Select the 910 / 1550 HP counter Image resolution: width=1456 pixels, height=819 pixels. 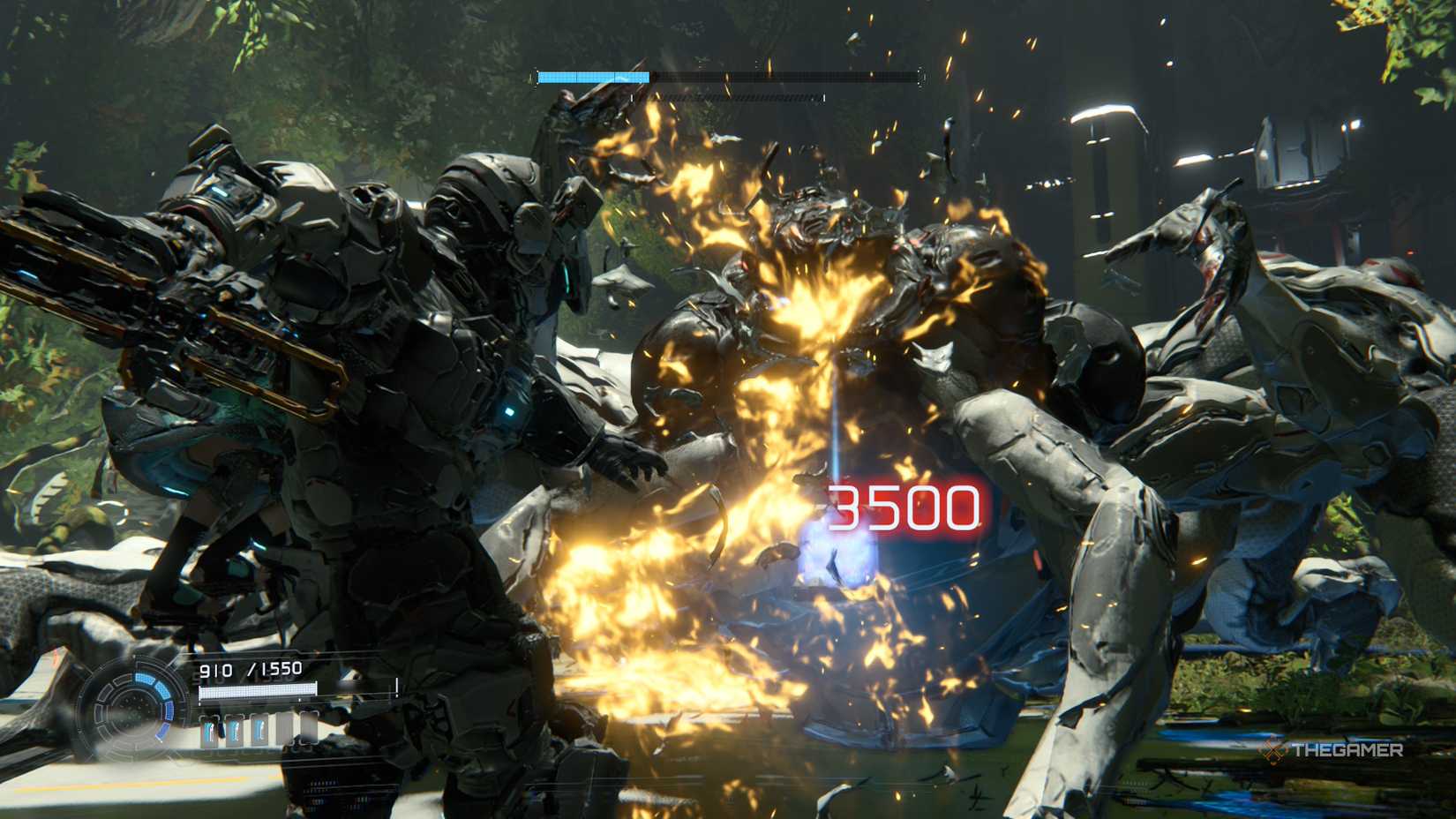251,668
